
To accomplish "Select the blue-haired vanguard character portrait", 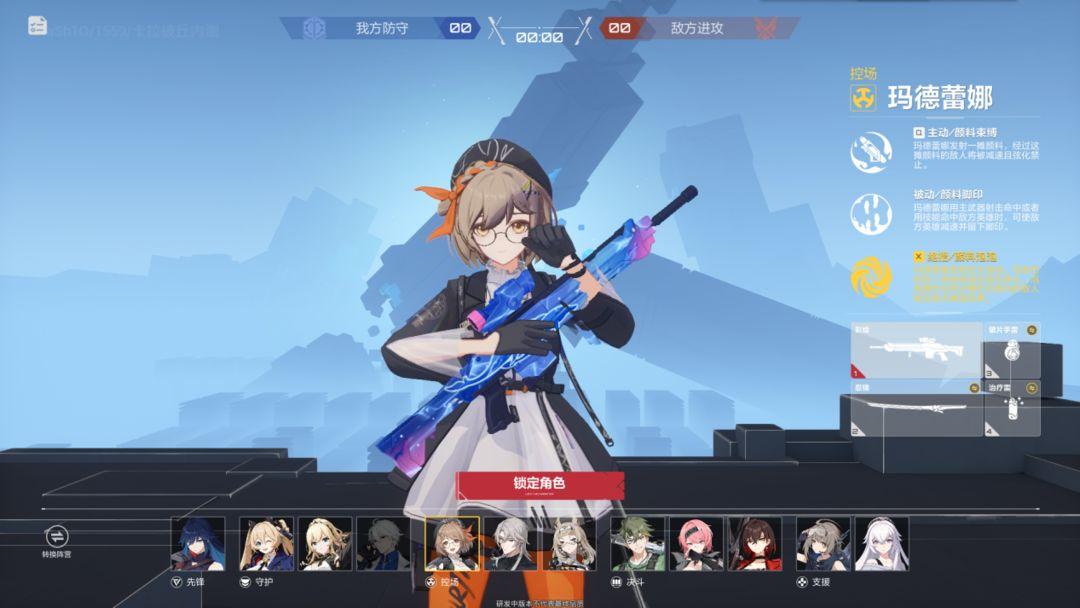I will point(198,544).
